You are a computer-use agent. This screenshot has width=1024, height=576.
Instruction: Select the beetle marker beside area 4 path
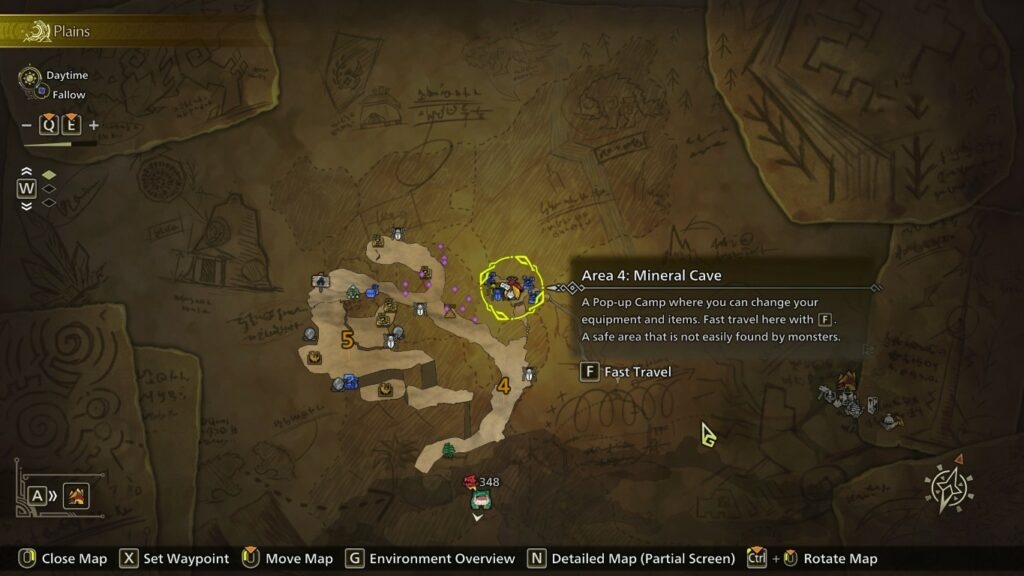pos(529,374)
